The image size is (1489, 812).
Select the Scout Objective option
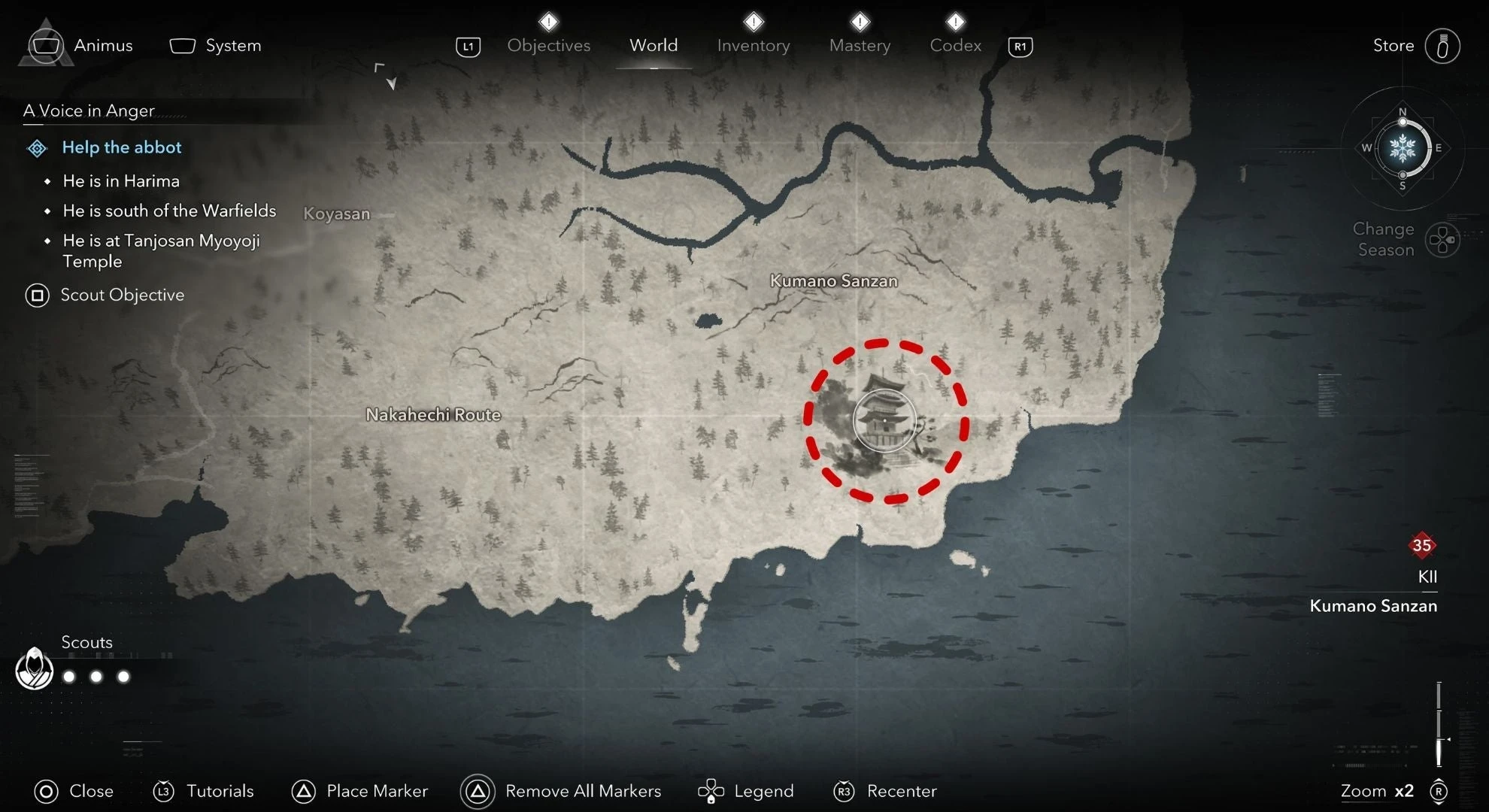click(105, 295)
